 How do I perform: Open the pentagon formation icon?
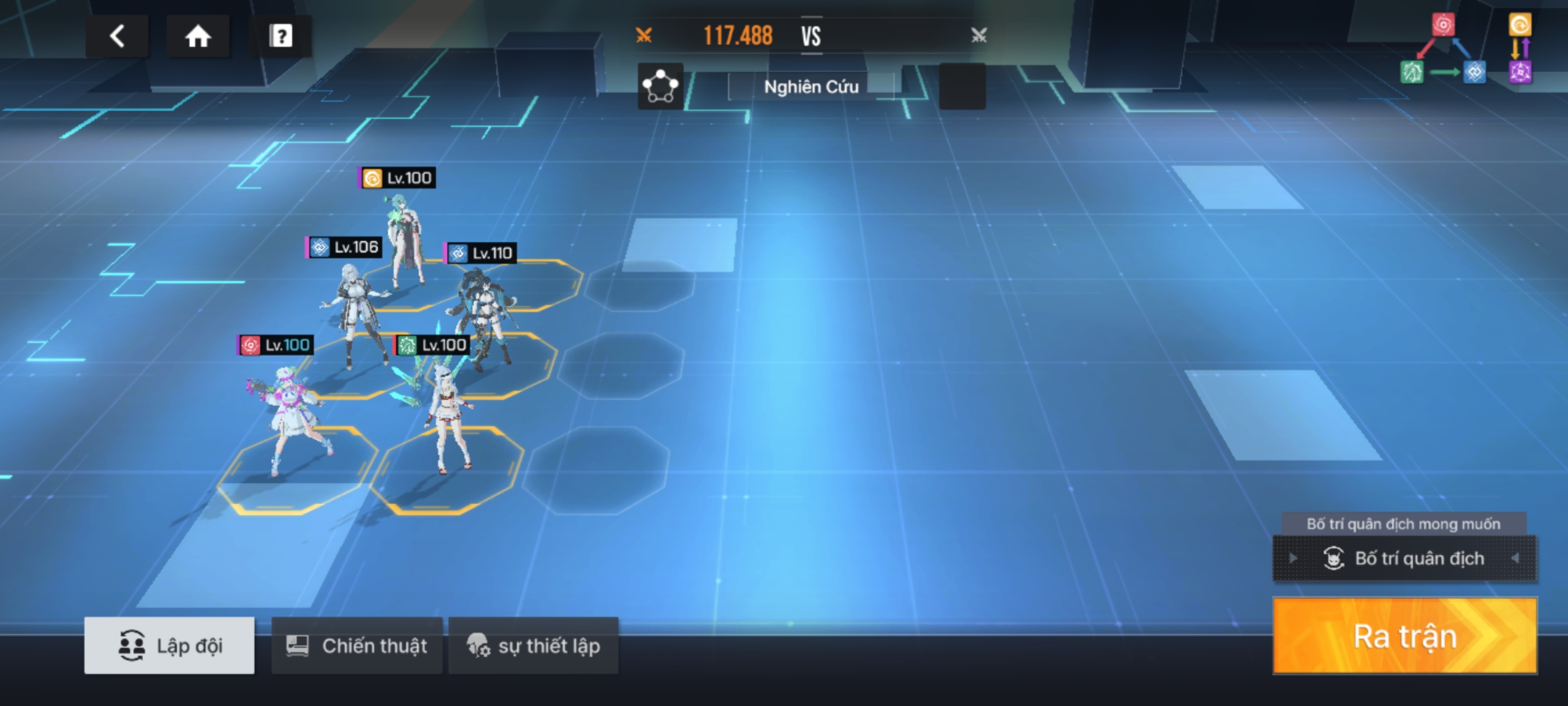click(x=661, y=86)
